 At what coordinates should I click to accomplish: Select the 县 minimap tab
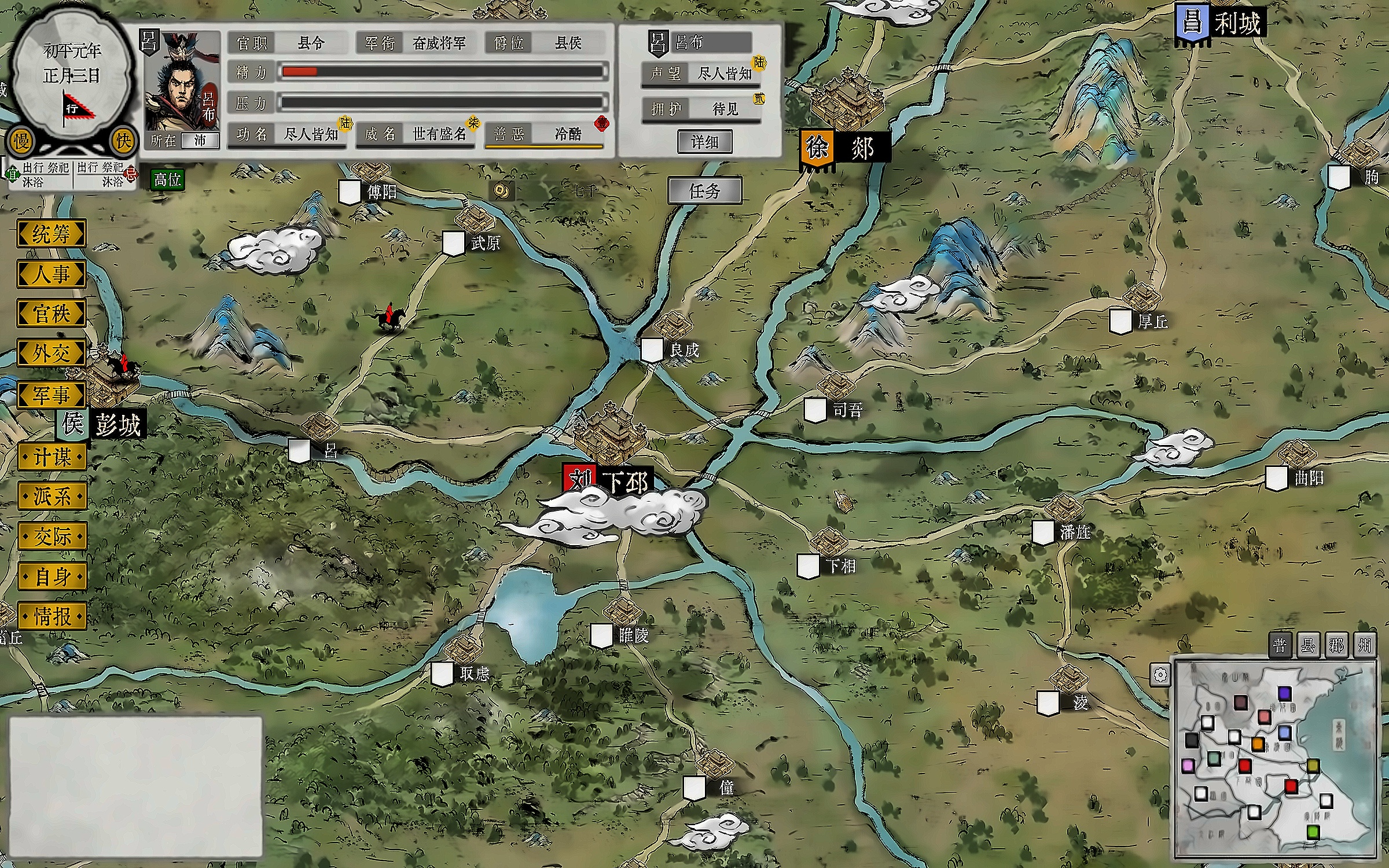coord(1308,645)
